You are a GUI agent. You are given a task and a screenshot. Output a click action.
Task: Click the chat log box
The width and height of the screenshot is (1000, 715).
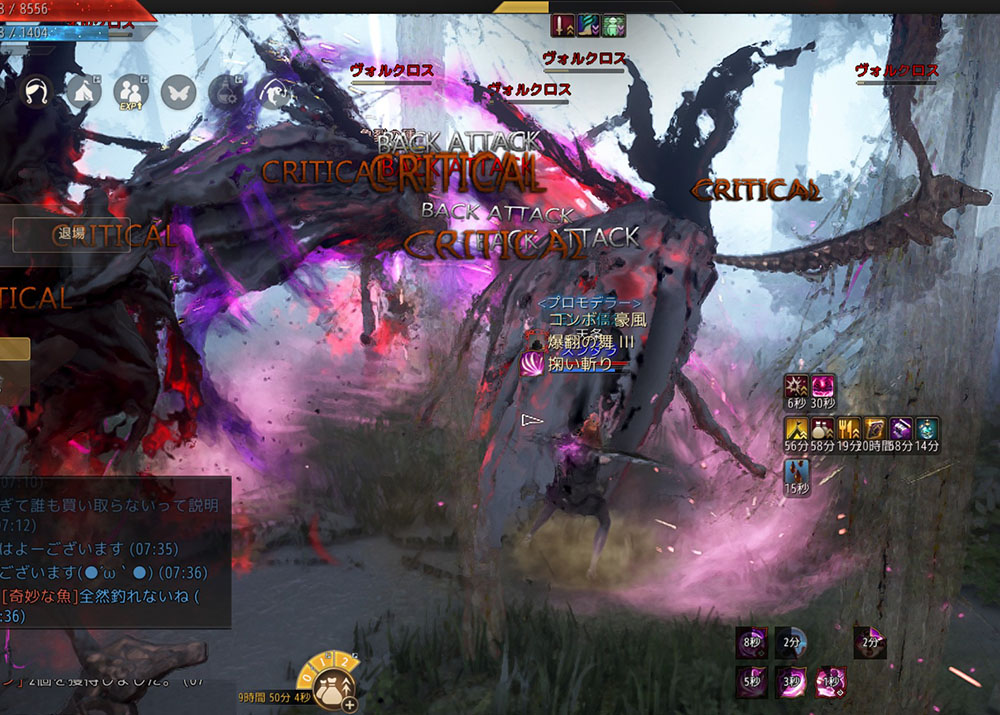coord(115,551)
